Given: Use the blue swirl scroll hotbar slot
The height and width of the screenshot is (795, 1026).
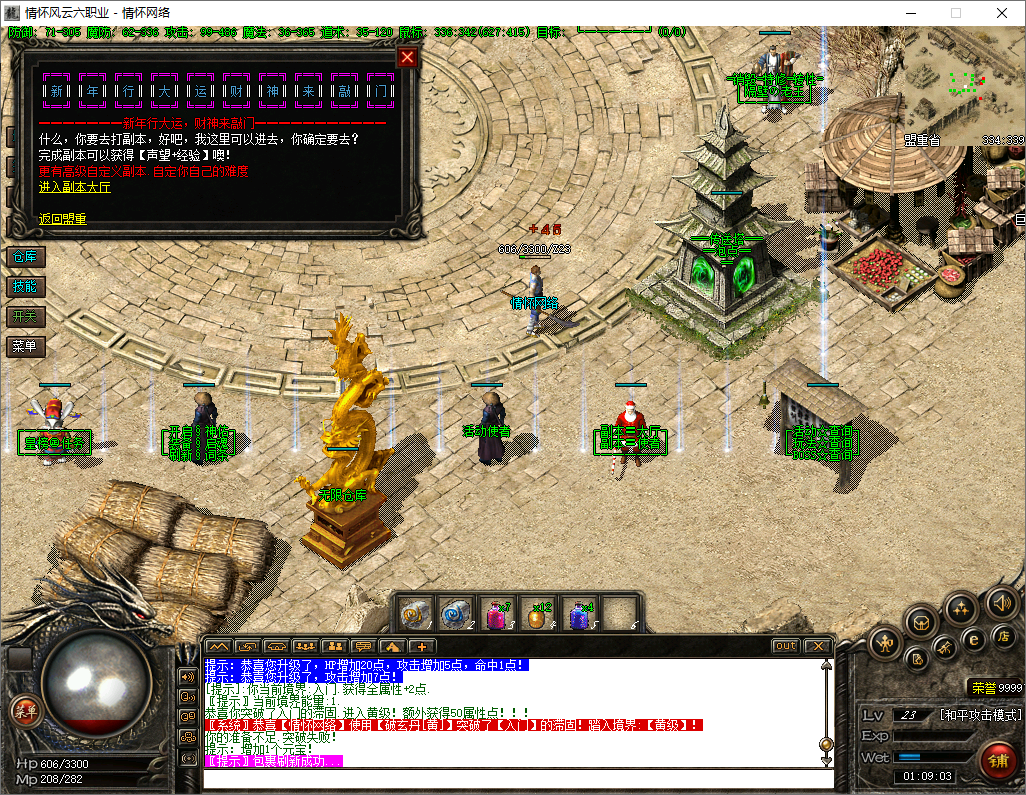Looking at the screenshot, I should pos(455,613).
